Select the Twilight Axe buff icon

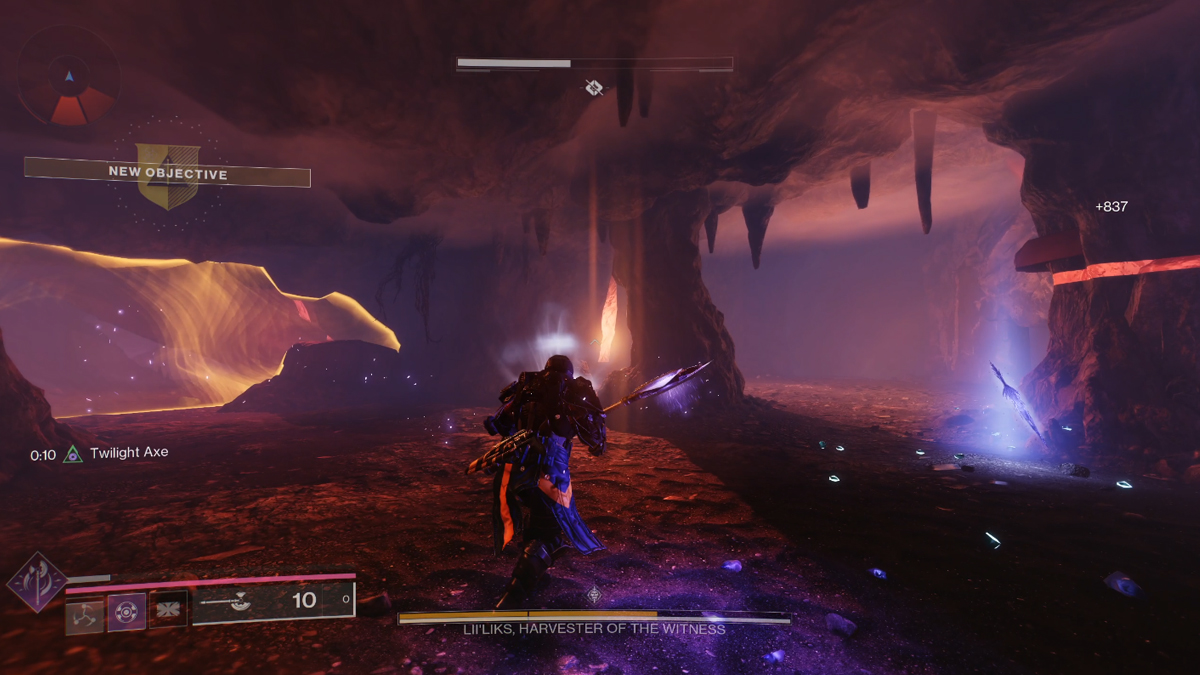pyautogui.click(x=73, y=454)
